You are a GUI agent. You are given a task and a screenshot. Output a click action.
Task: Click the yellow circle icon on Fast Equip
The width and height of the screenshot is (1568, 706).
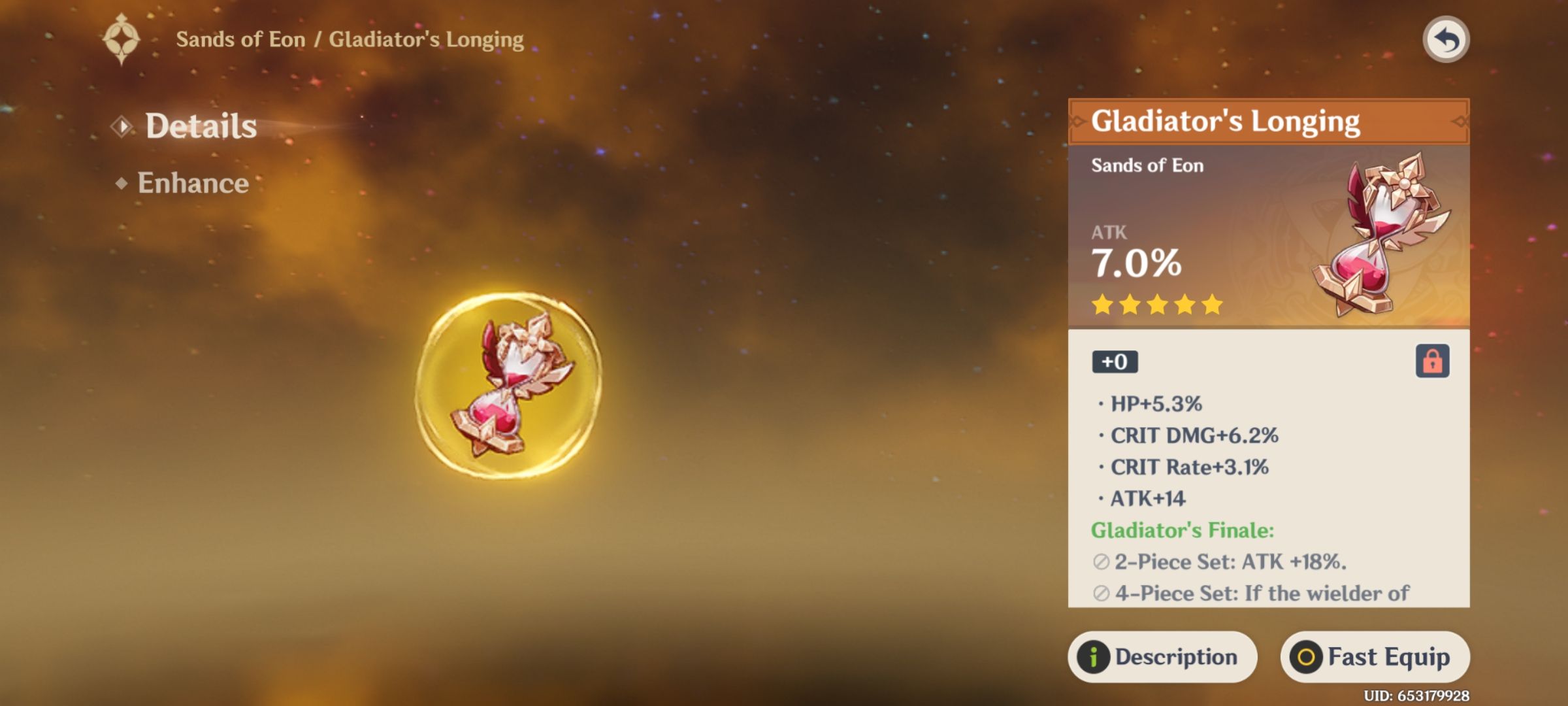pyautogui.click(x=1307, y=656)
